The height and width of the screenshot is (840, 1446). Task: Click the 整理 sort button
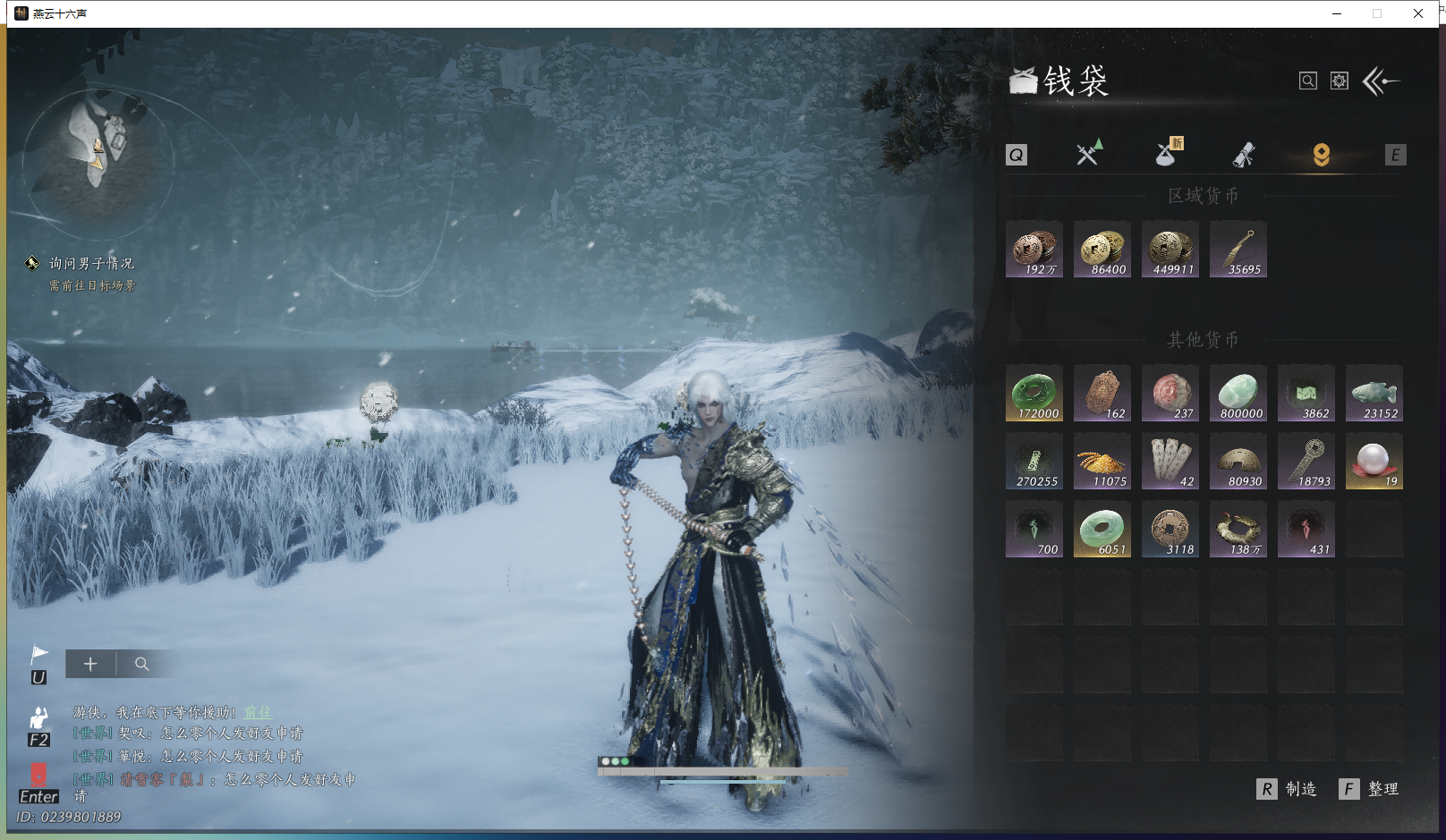1369,789
